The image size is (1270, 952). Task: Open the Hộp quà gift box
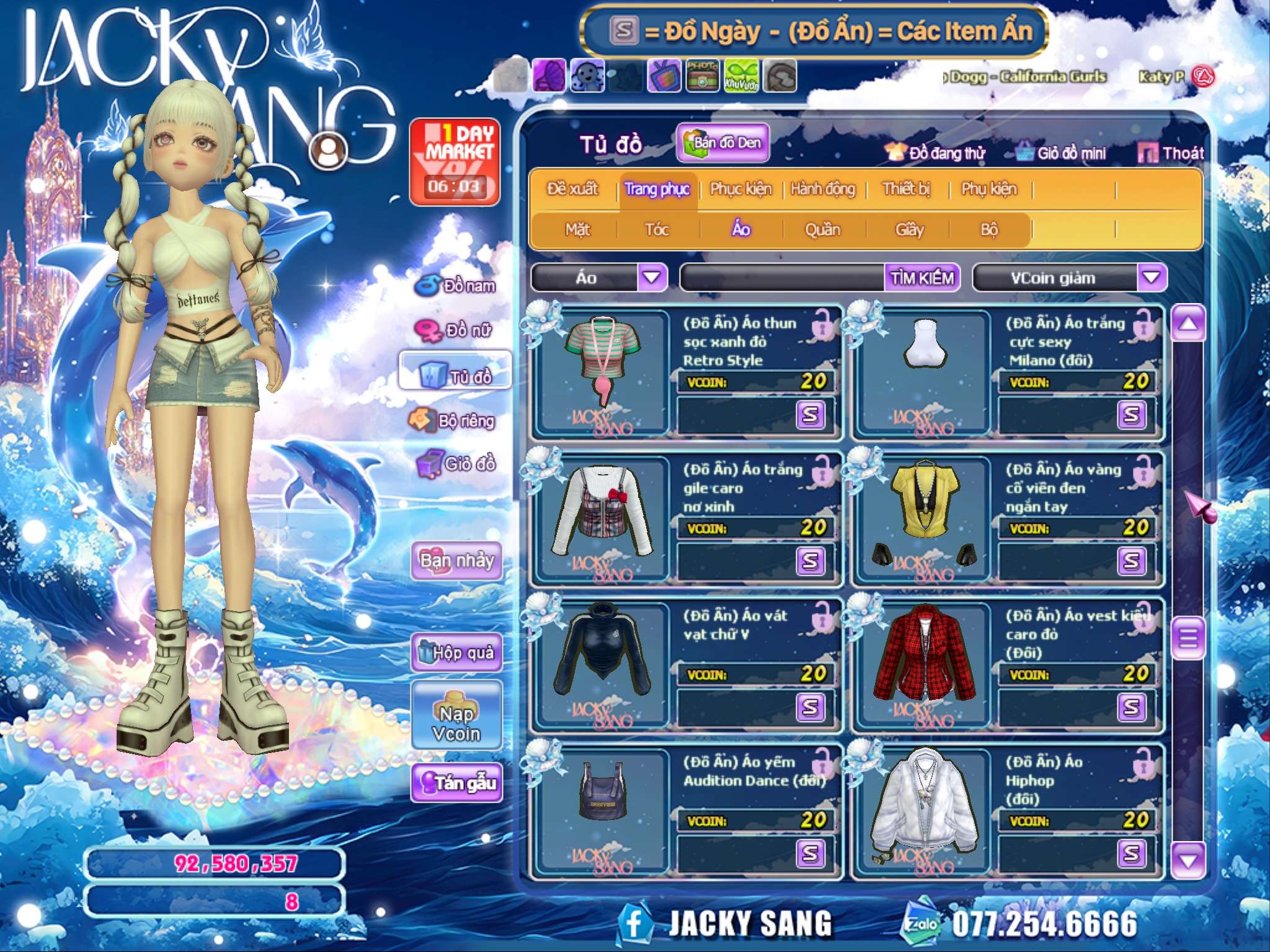pos(456,652)
